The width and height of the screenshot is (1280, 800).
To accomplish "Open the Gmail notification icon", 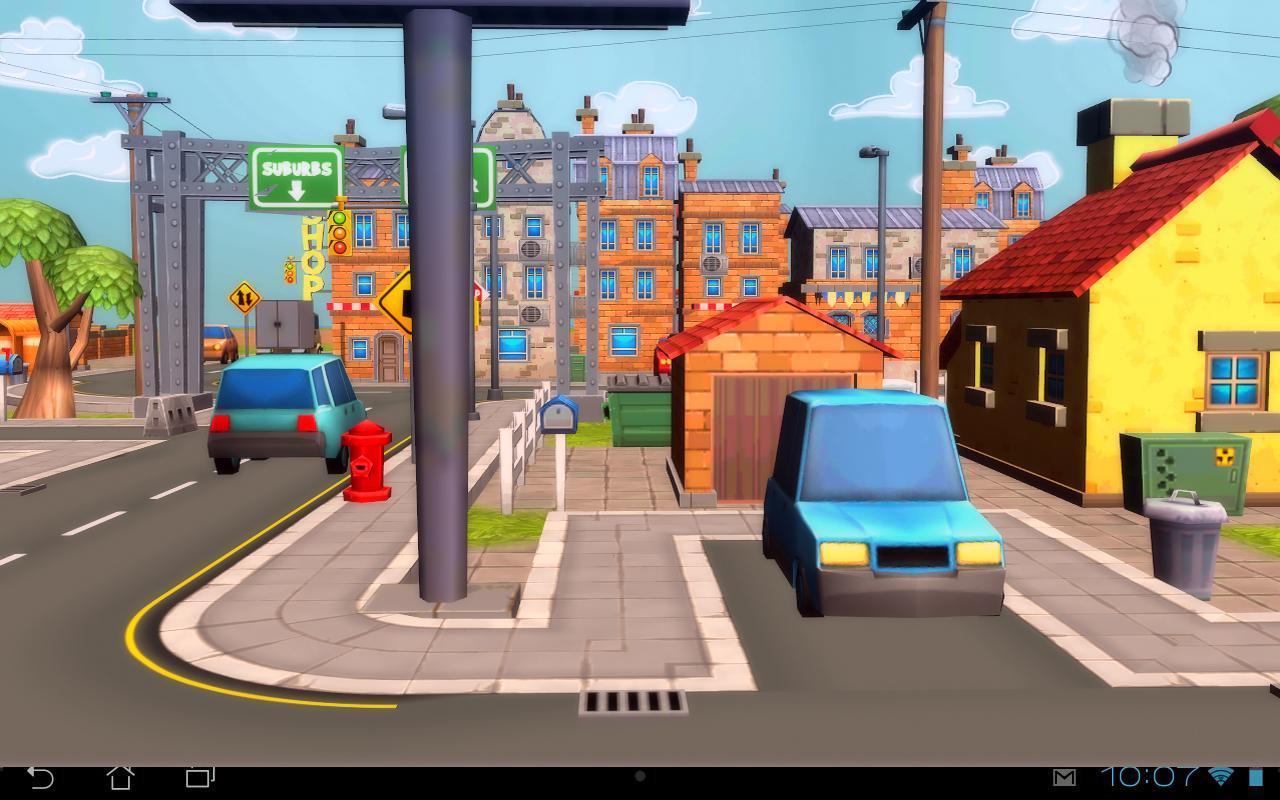I will coord(1064,775).
